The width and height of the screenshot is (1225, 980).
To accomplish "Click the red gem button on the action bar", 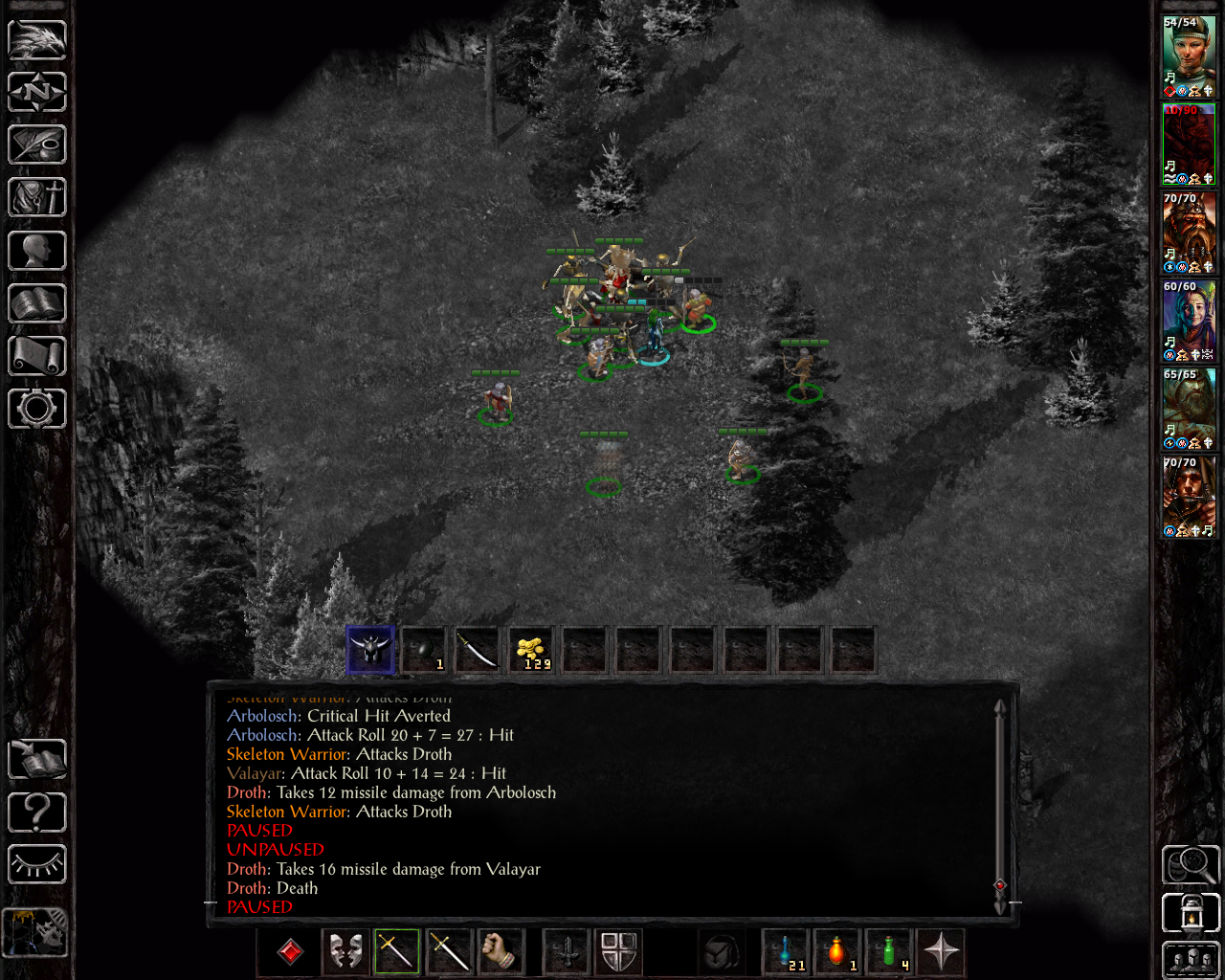I will 290,951.
